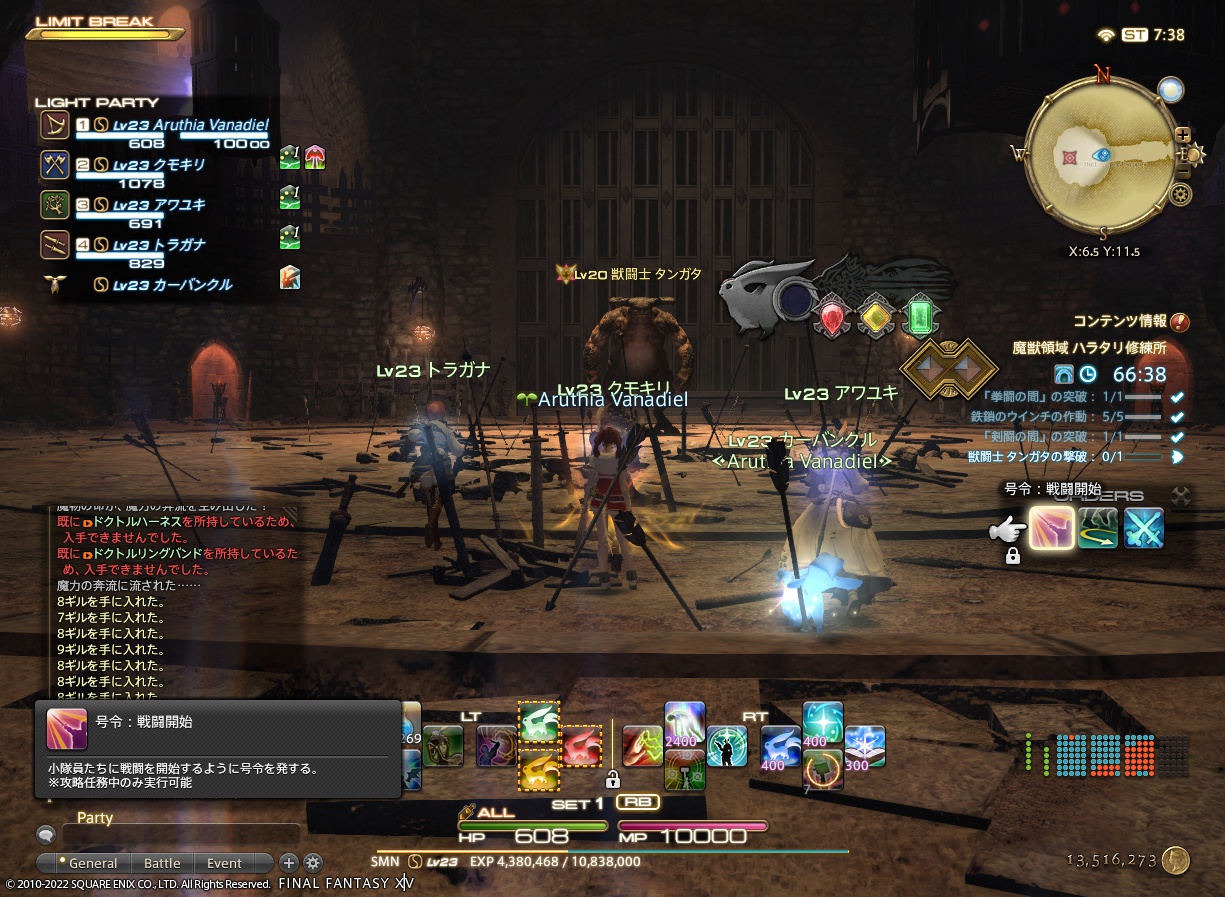Click the circular minimap
The height and width of the screenshot is (897, 1225).
1102,156
